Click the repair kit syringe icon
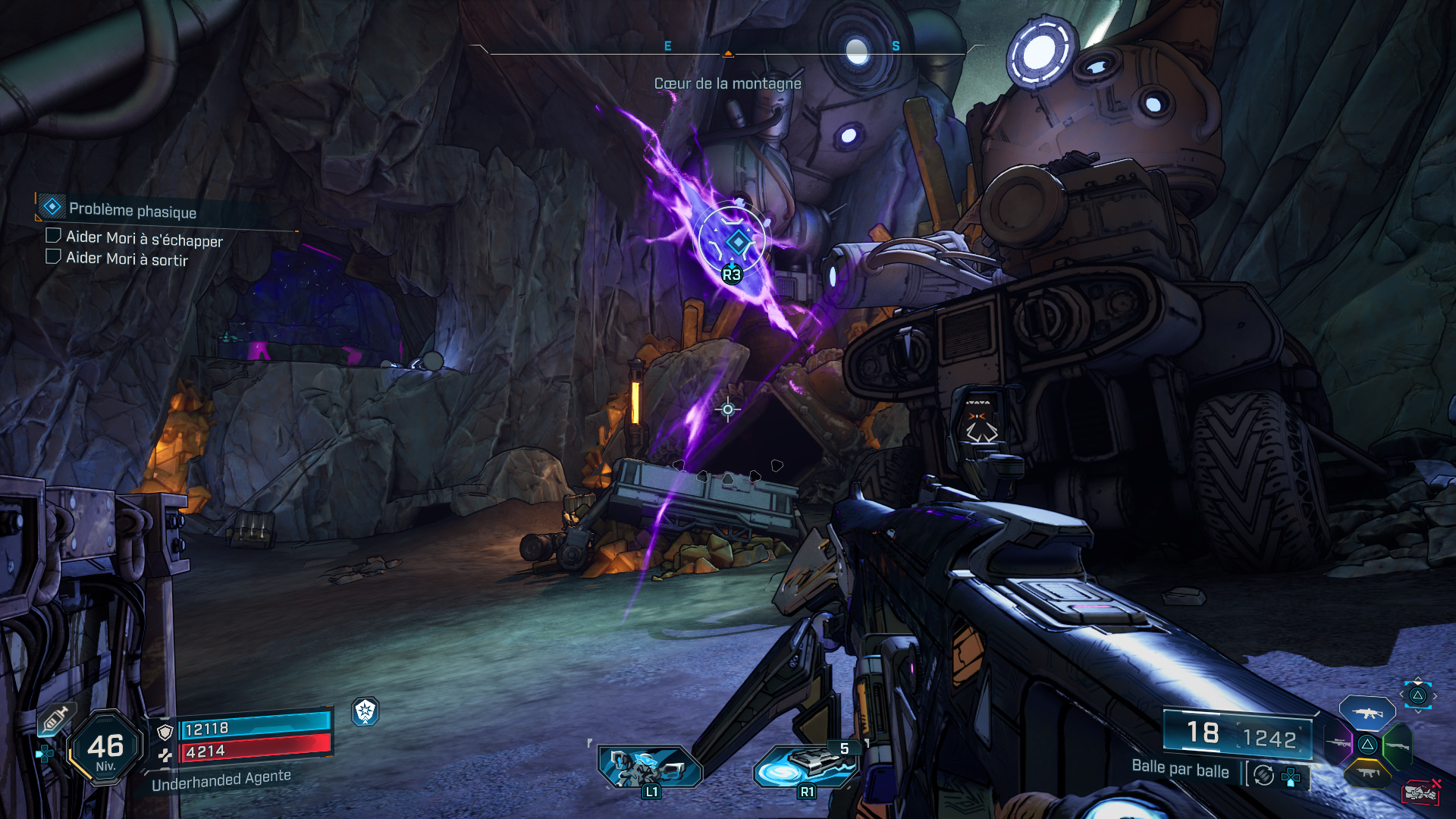Image resolution: width=1456 pixels, height=819 pixels. (x=55, y=719)
